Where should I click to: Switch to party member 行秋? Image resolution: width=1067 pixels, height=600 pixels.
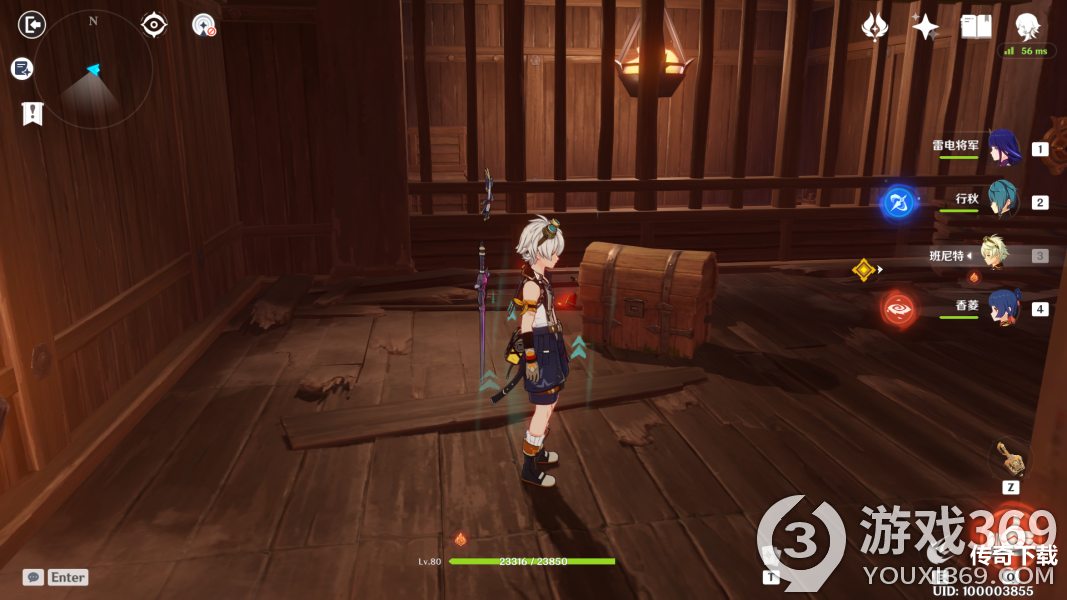pyautogui.click(x=1003, y=201)
